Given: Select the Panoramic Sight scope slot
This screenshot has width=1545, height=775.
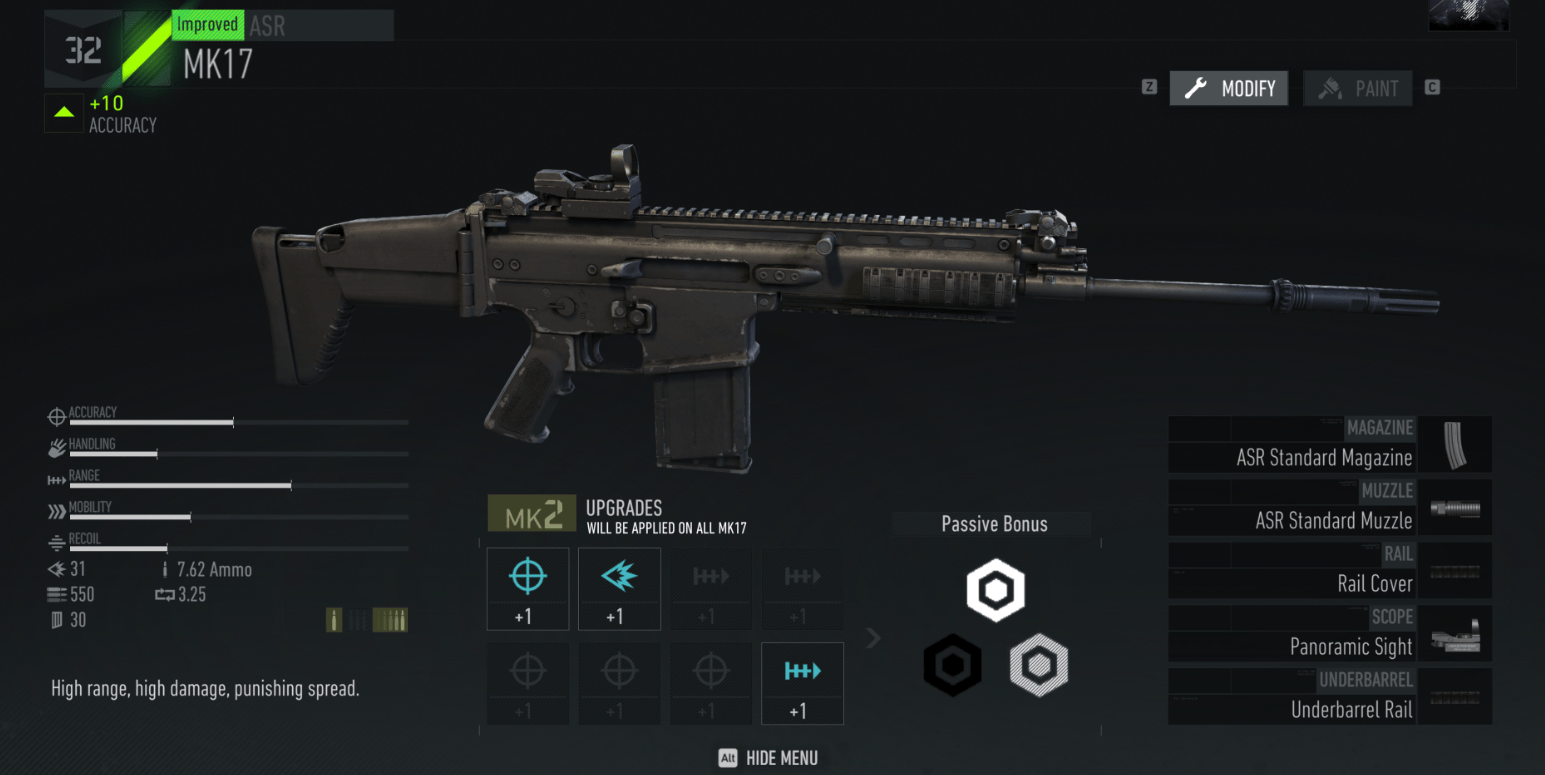Looking at the screenshot, I should coord(1329,634).
